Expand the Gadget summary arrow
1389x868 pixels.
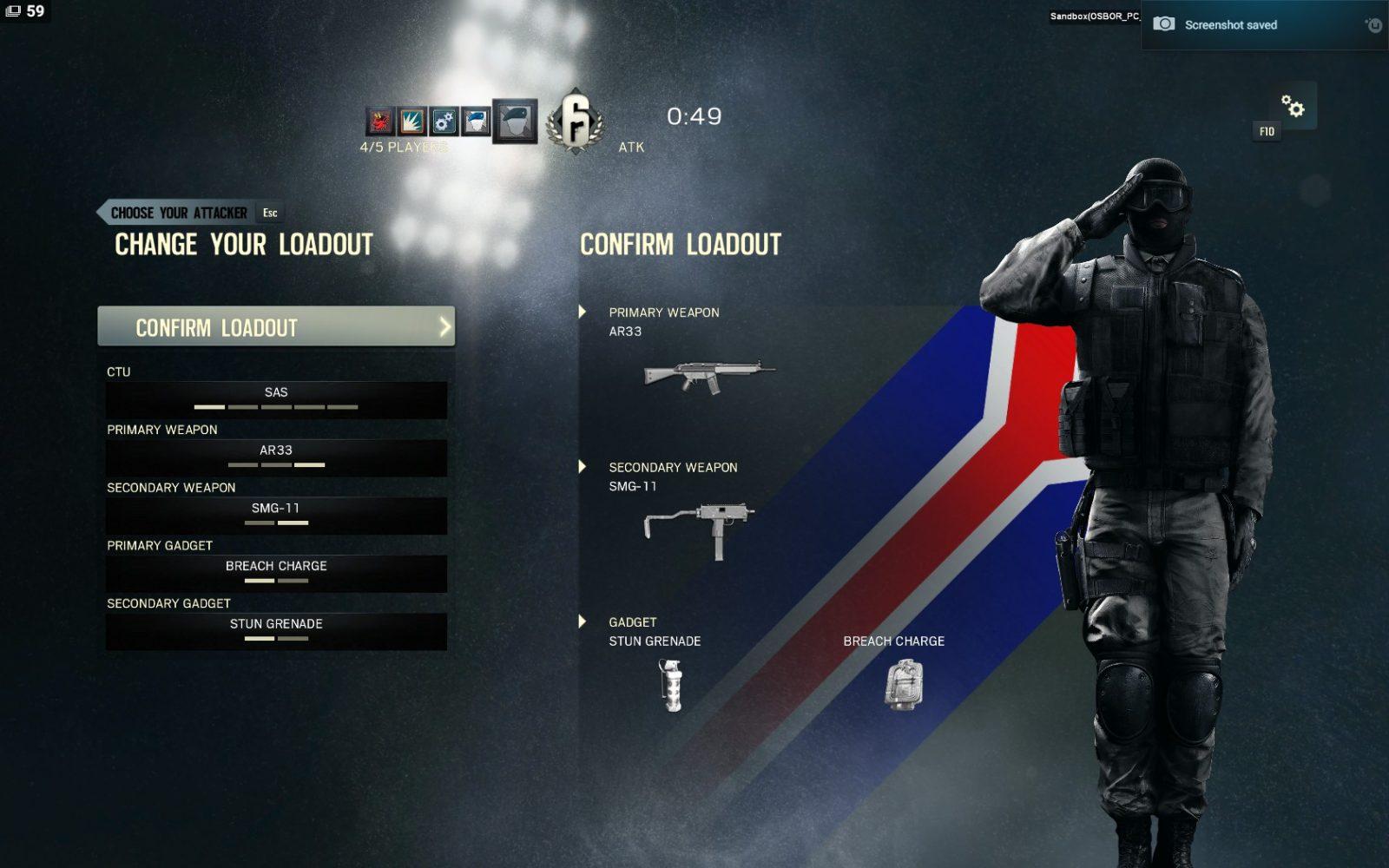[583, 621]
